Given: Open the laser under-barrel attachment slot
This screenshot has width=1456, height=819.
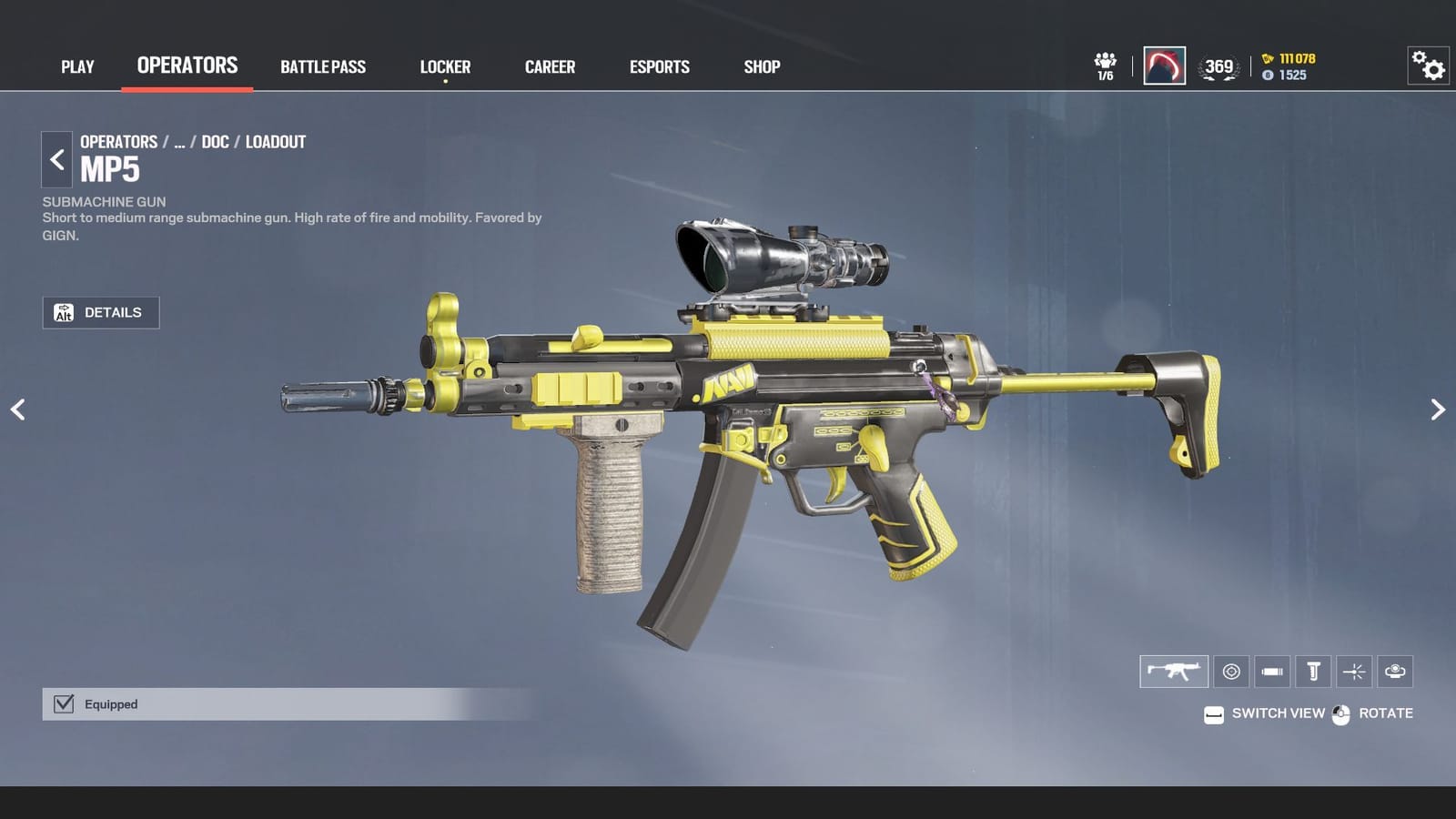Looking at the screenshot, I should coord(1354,672).
